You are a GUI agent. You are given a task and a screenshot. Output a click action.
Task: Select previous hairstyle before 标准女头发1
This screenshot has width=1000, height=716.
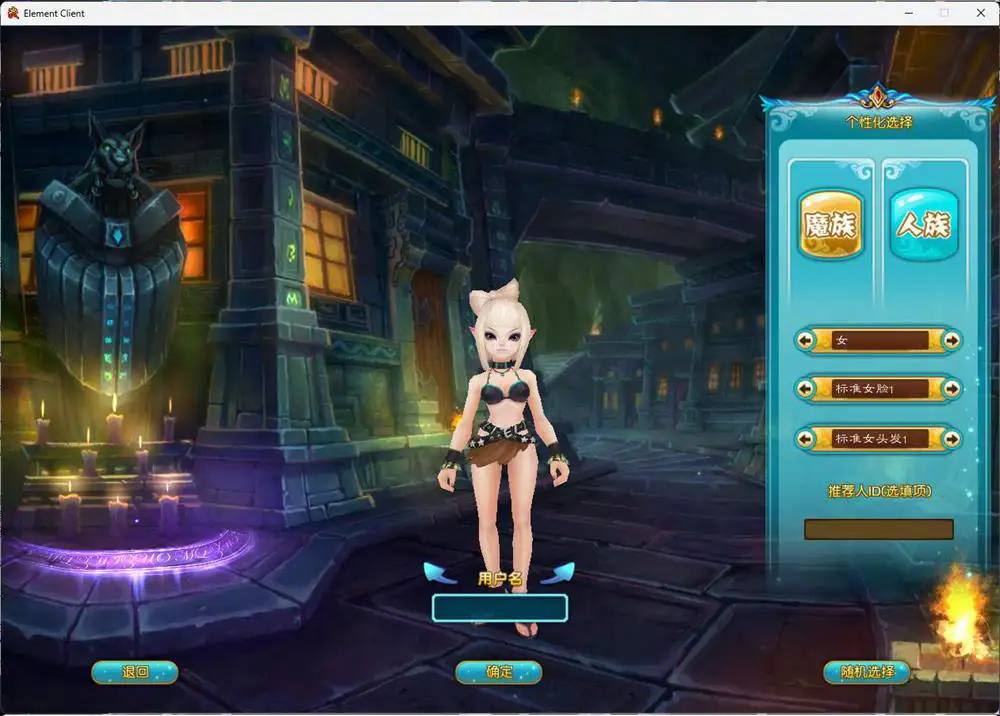coord(806,438)
